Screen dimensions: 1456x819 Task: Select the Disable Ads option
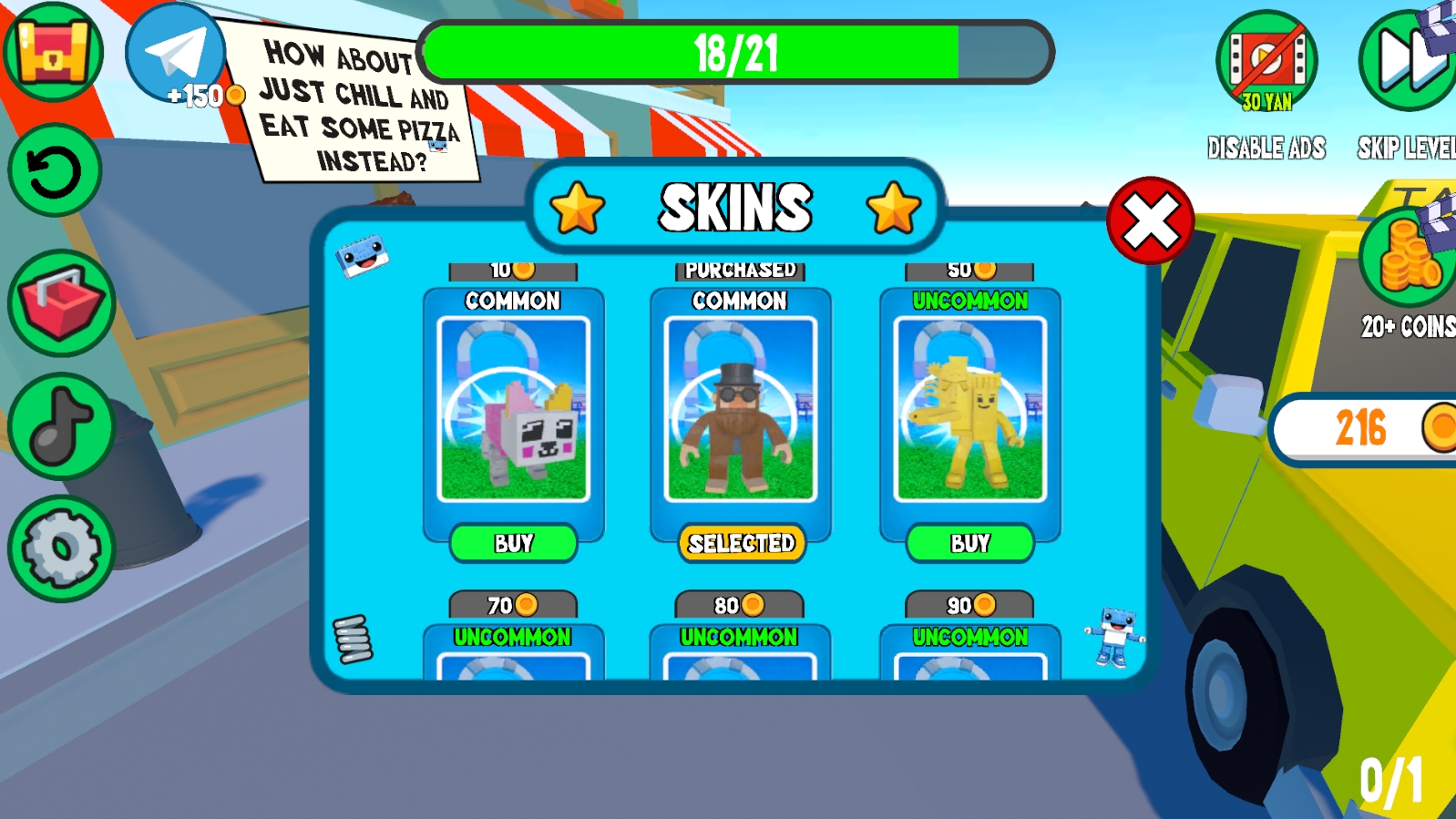click(x=1266, y=59)
